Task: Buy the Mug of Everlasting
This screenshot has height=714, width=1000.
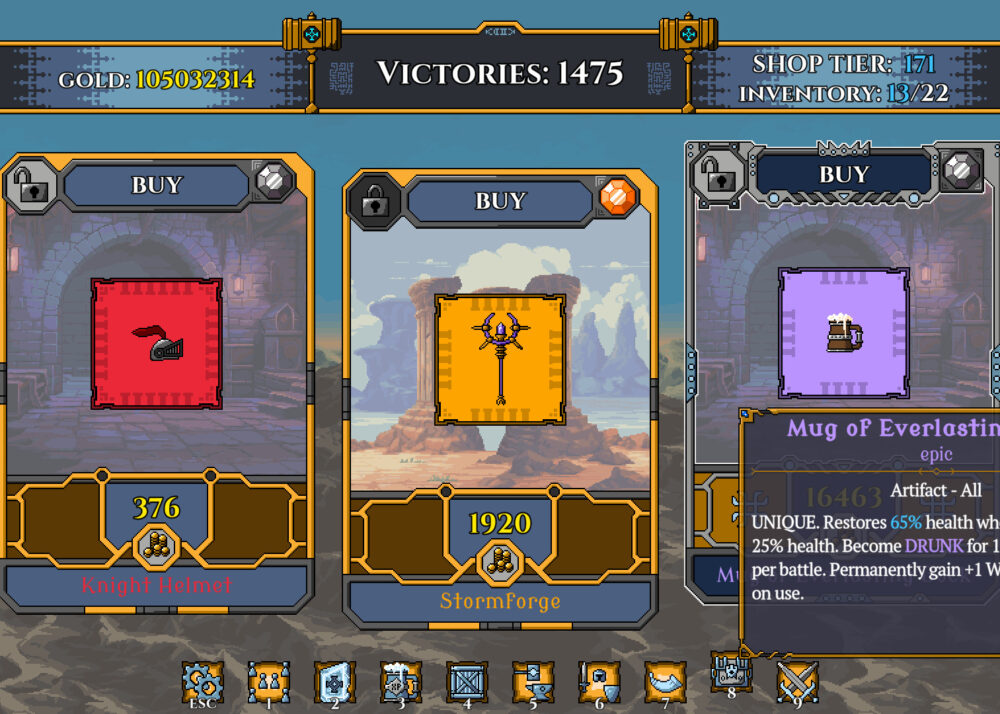Action: [843, 175]
